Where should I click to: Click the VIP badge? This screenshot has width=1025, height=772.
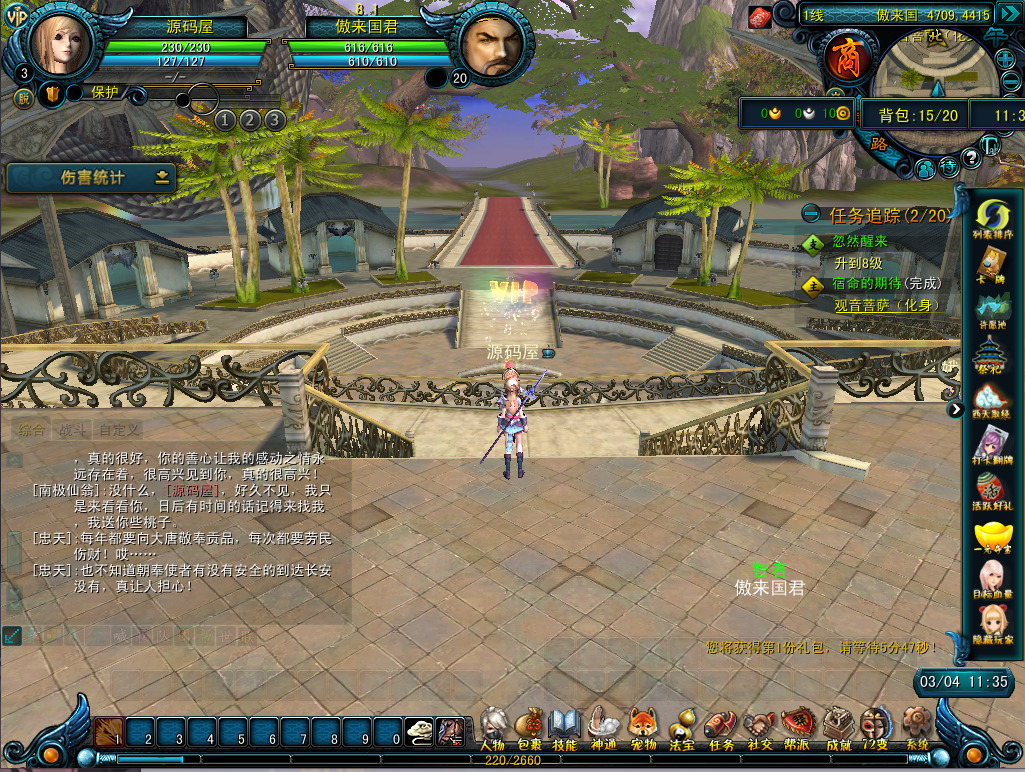(17, 17)
